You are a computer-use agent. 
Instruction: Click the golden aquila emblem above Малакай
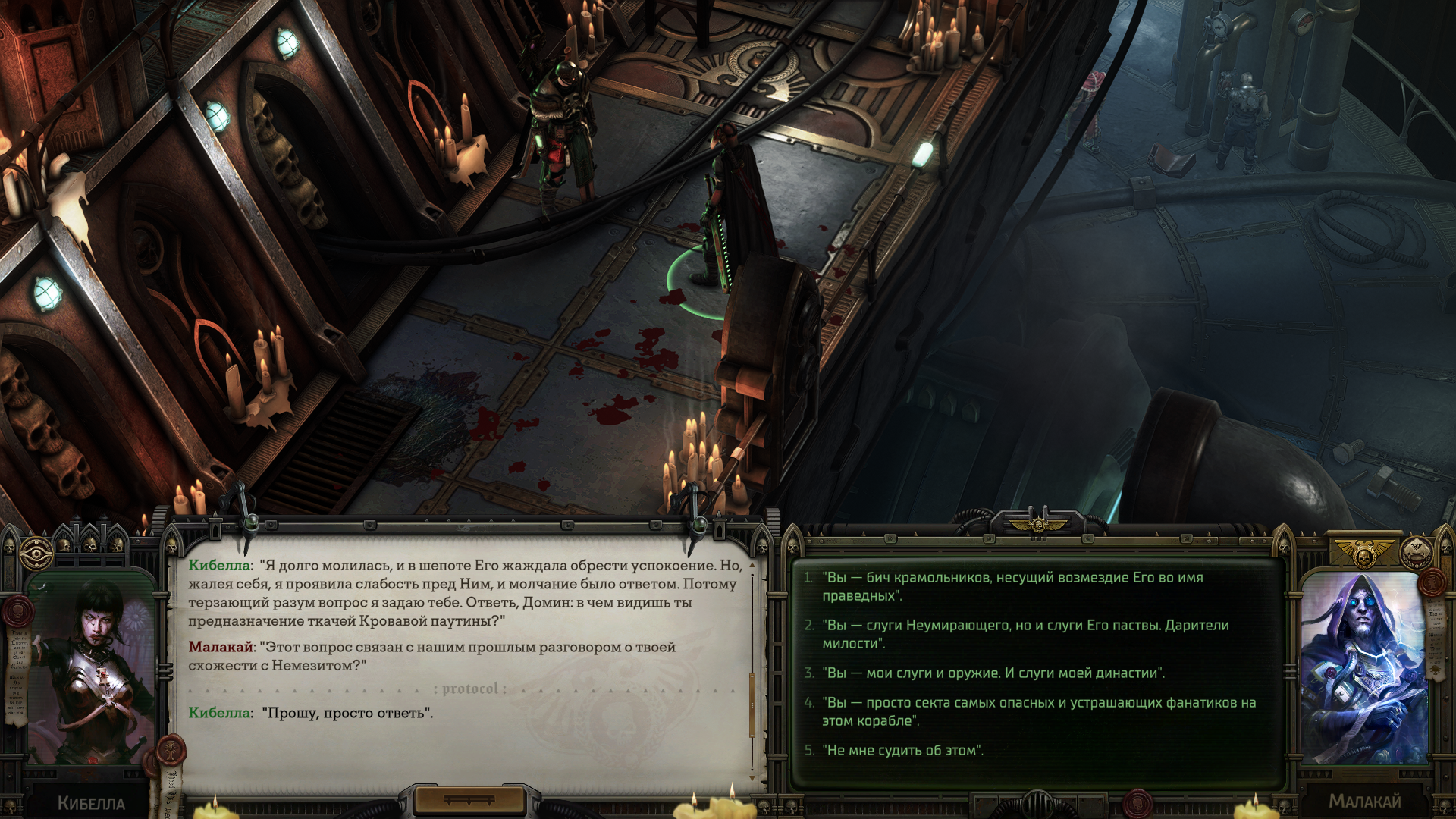coord(1363,551)
